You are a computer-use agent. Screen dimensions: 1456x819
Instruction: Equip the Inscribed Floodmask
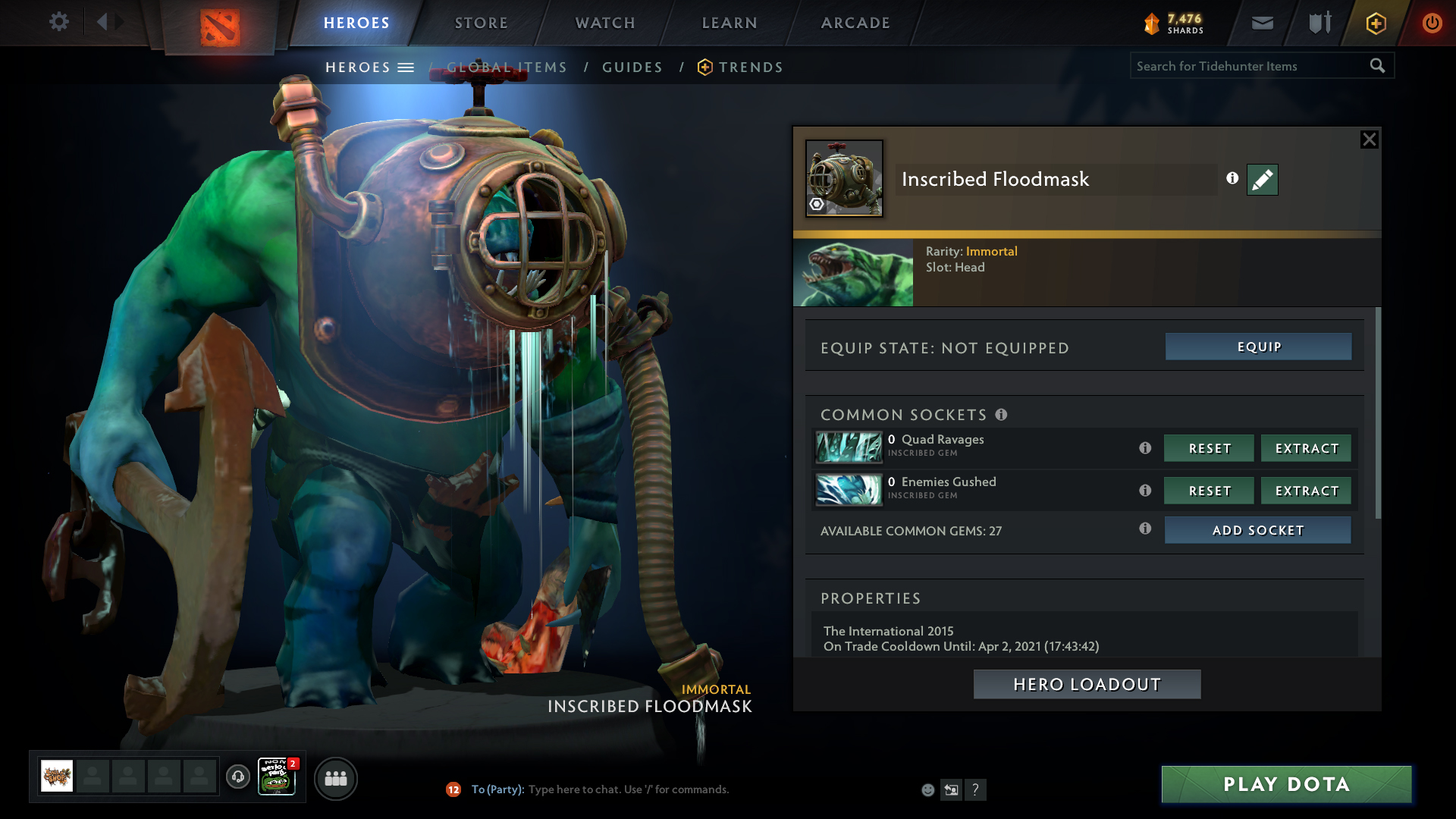(1258, 347)
